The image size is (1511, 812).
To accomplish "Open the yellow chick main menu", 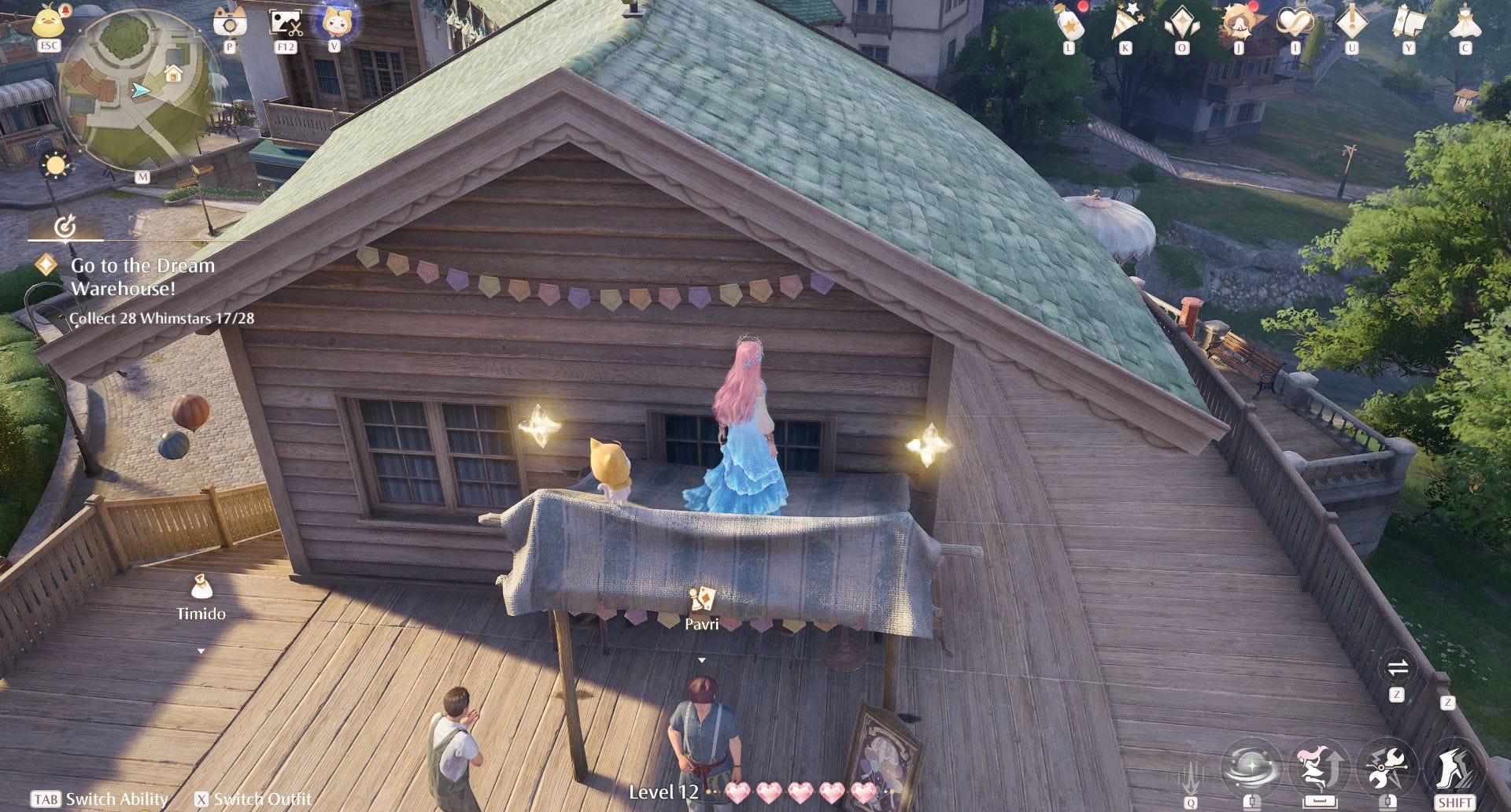I will click(x=49, y=21).
